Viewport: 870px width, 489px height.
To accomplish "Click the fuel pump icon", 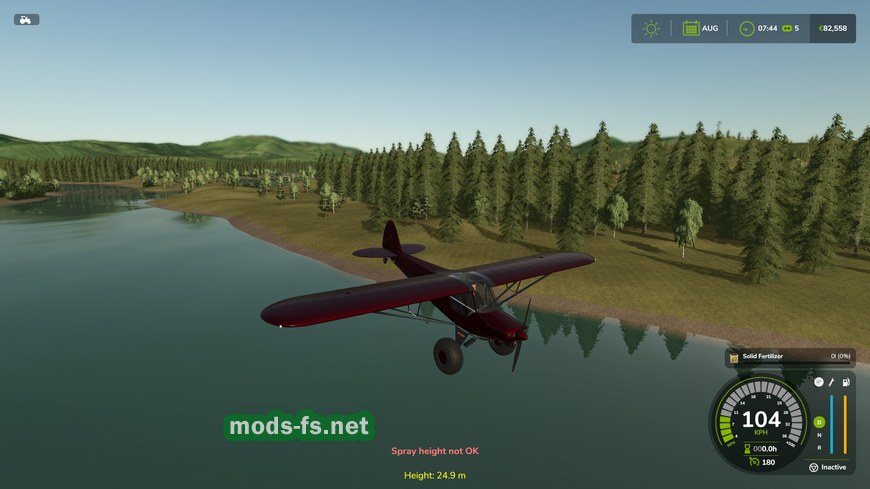I will click(847, 382).
